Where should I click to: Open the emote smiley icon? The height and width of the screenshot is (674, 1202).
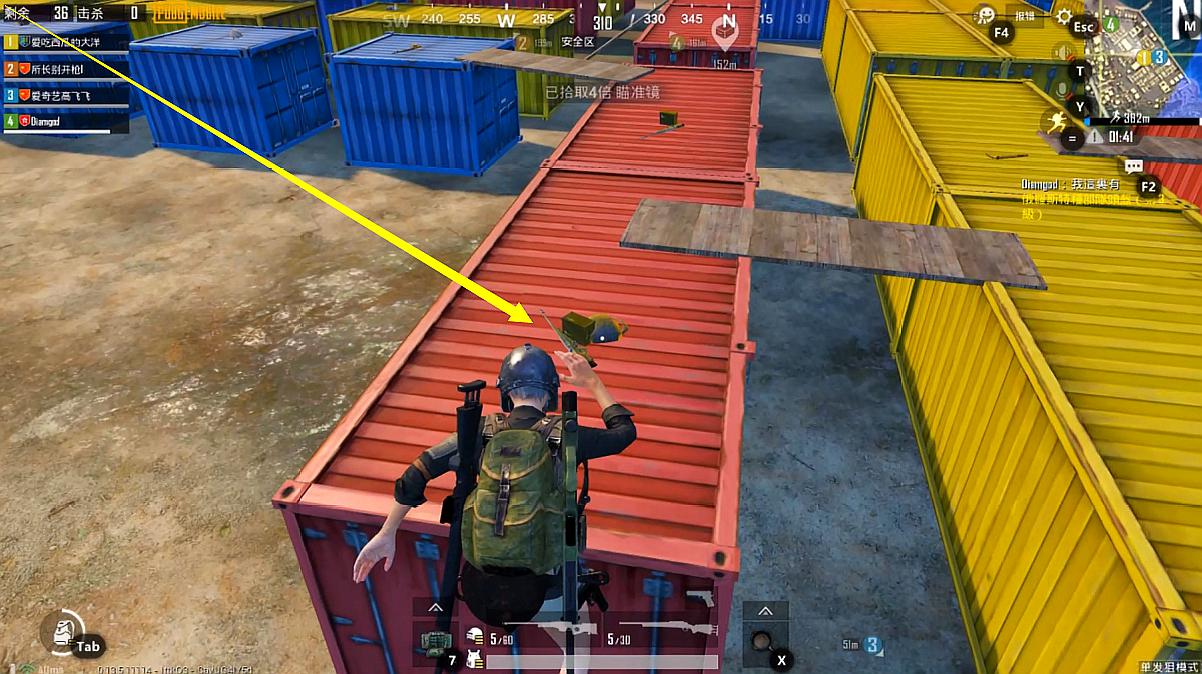(986, 15)
